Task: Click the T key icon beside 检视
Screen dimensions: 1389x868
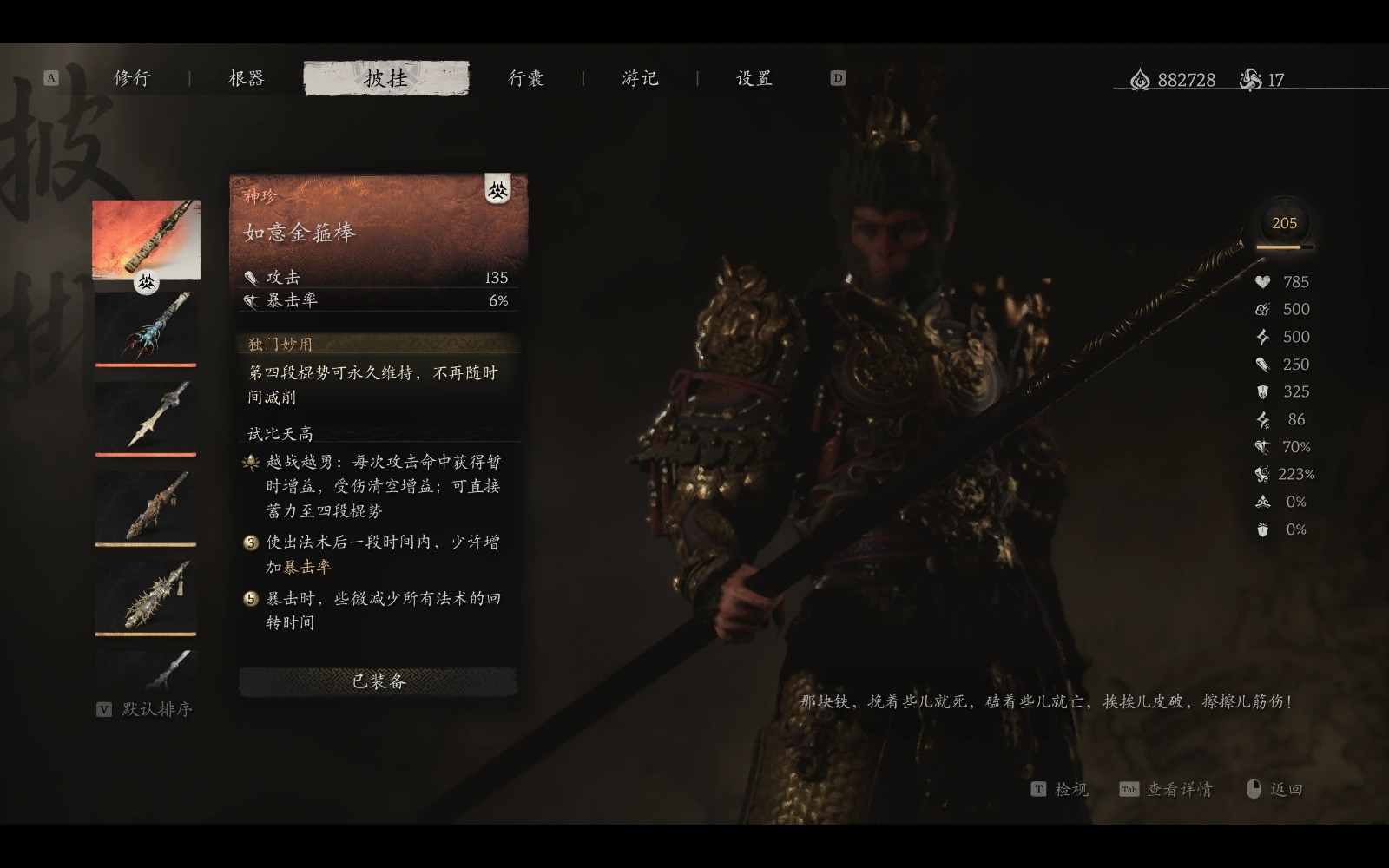Action: [1038, 789]
